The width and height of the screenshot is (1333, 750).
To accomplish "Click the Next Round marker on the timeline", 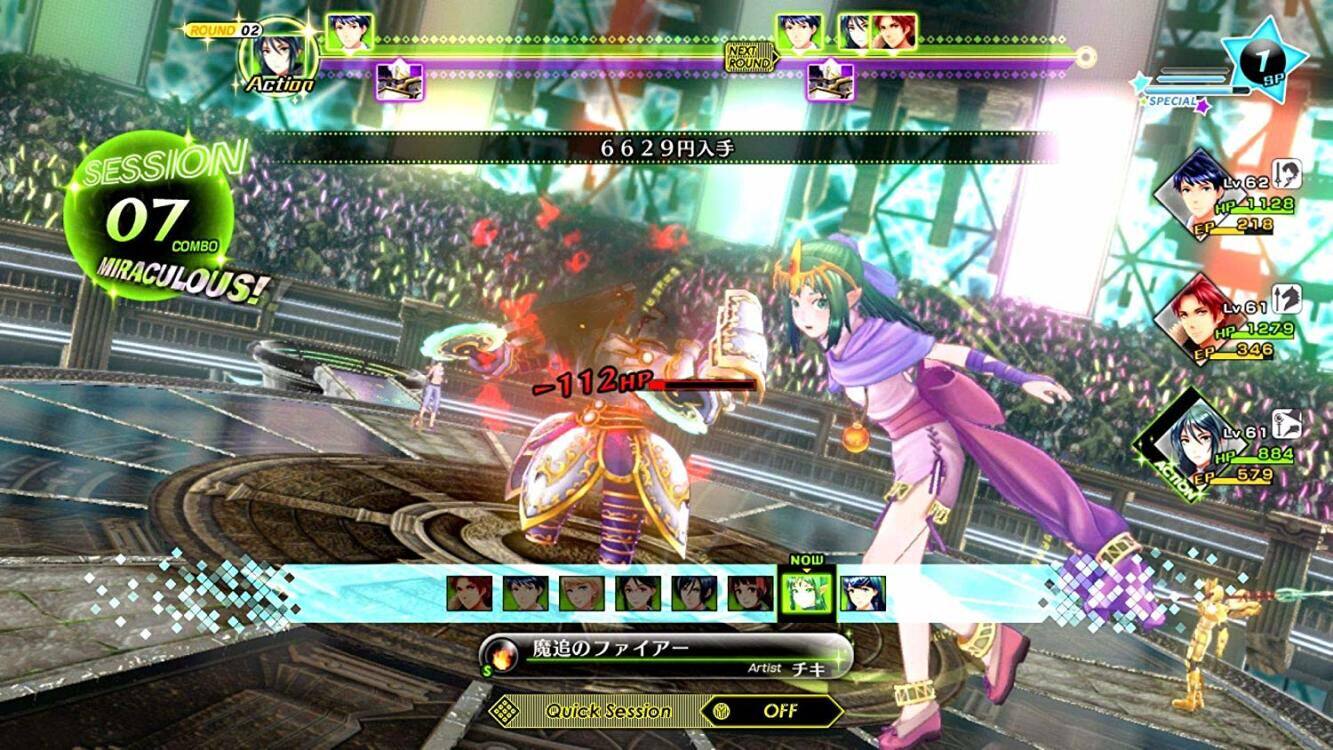I will coord(751,57).
